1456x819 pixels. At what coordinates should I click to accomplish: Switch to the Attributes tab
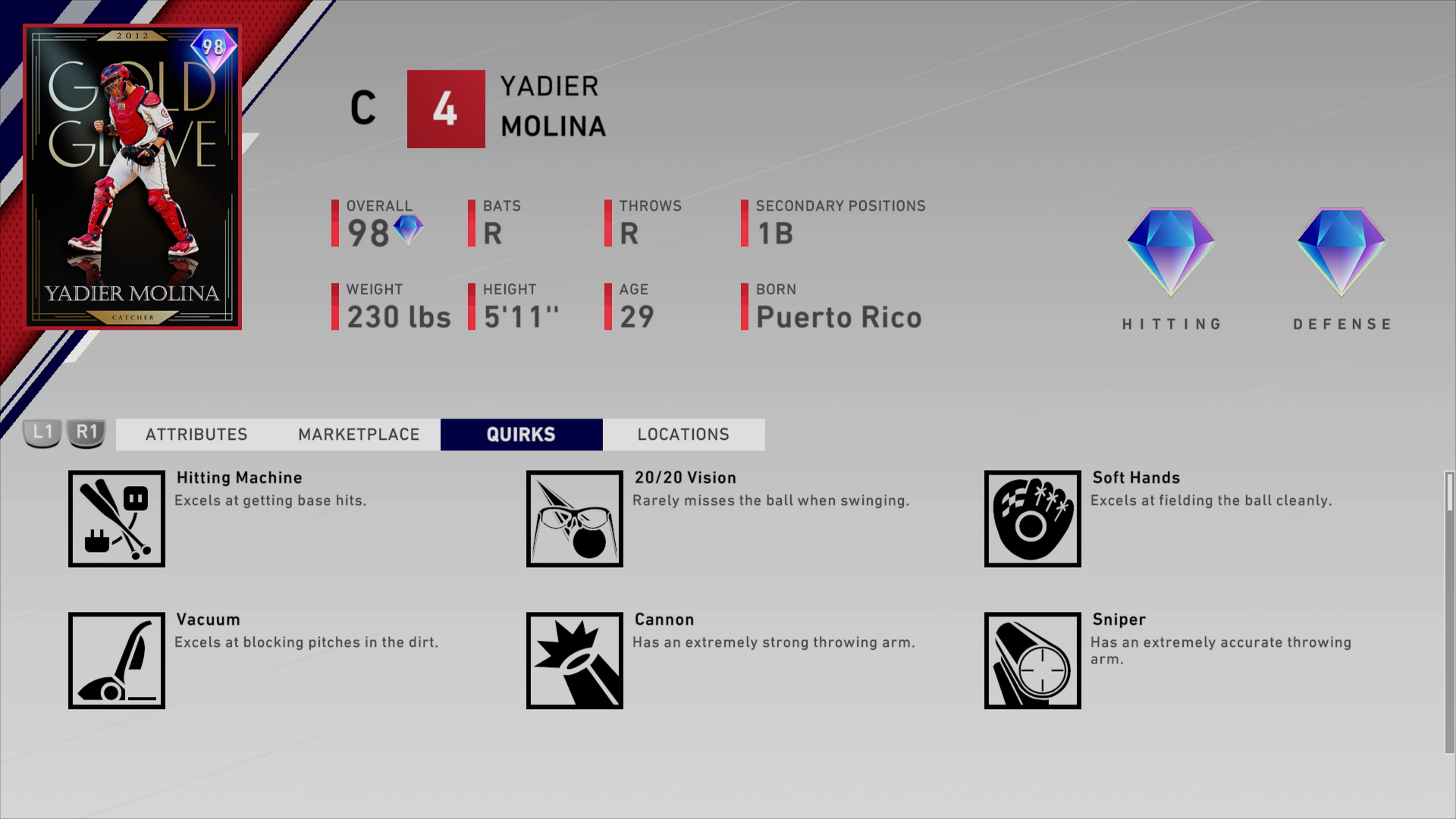point(196,435)
